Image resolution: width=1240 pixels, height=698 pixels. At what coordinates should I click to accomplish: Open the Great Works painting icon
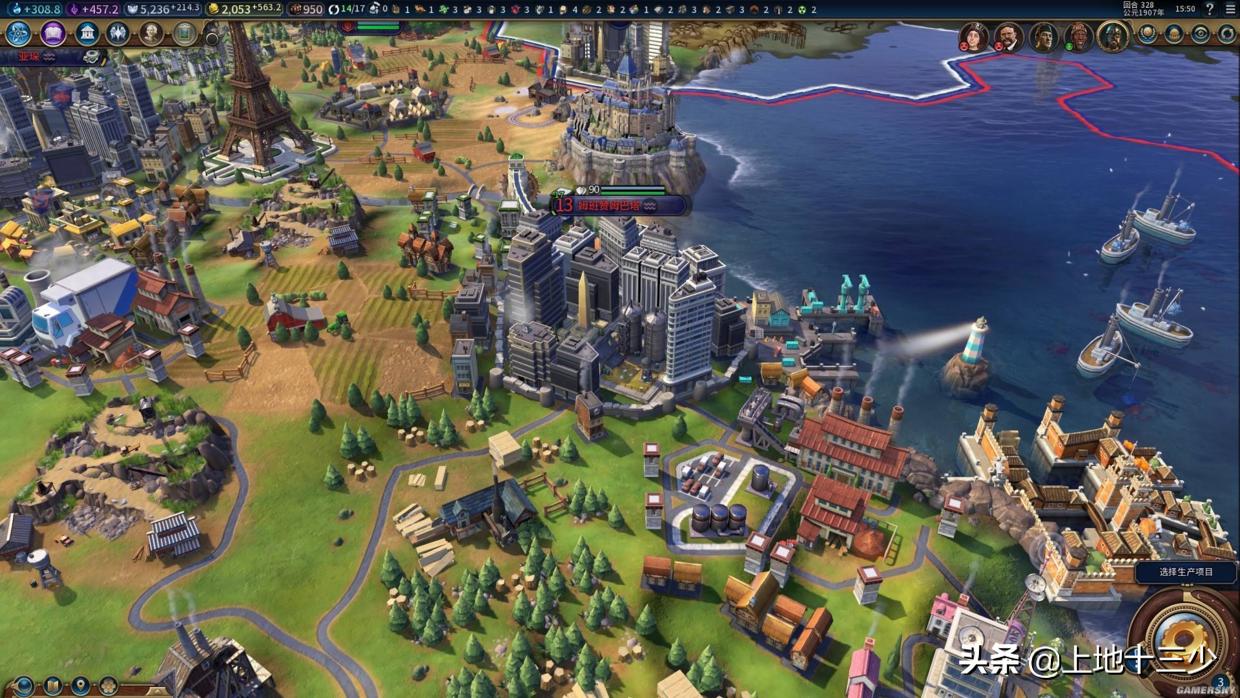tap(185, 34)
